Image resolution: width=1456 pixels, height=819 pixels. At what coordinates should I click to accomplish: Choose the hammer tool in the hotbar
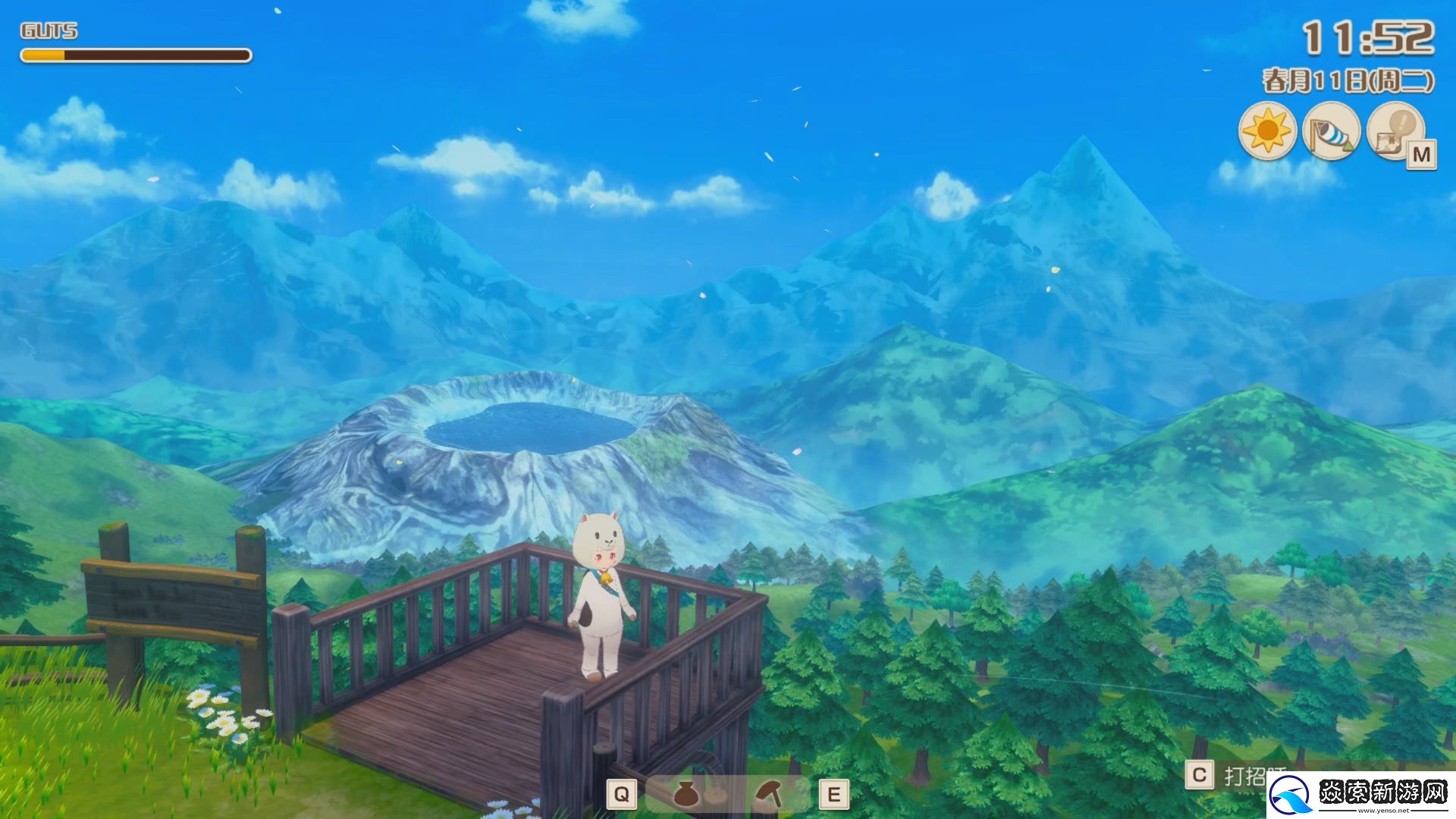coord(770,793)
